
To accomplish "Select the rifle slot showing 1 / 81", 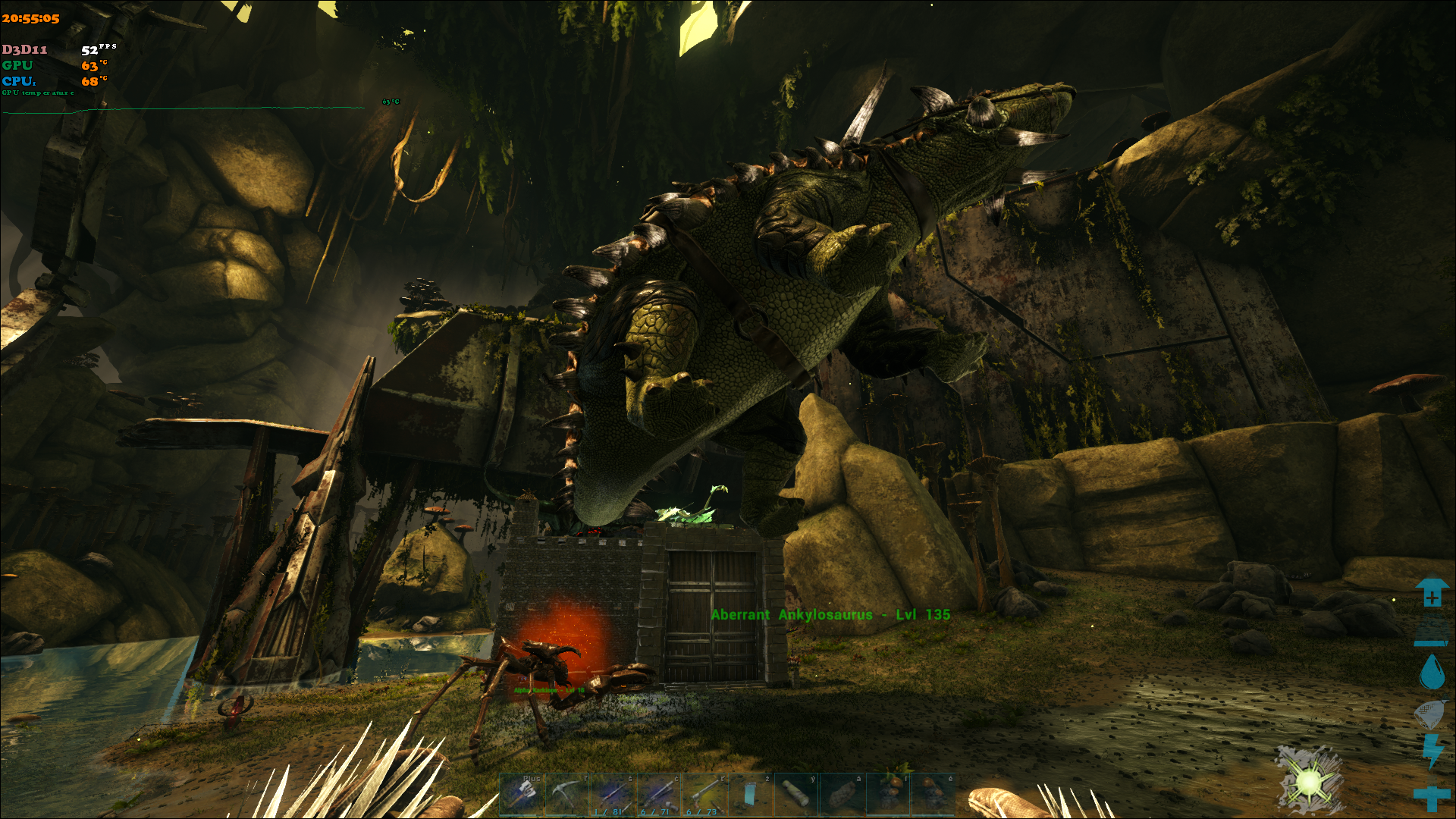I will click(x=613, y=795).
